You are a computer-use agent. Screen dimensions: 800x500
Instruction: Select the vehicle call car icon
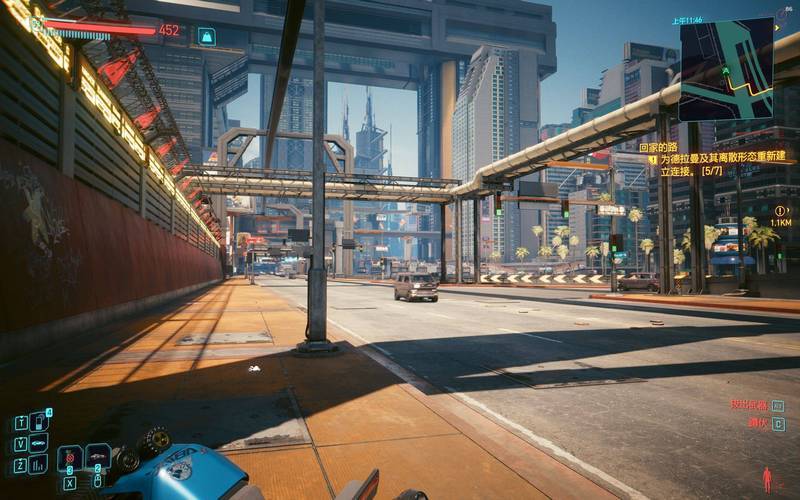coord(39,442)
